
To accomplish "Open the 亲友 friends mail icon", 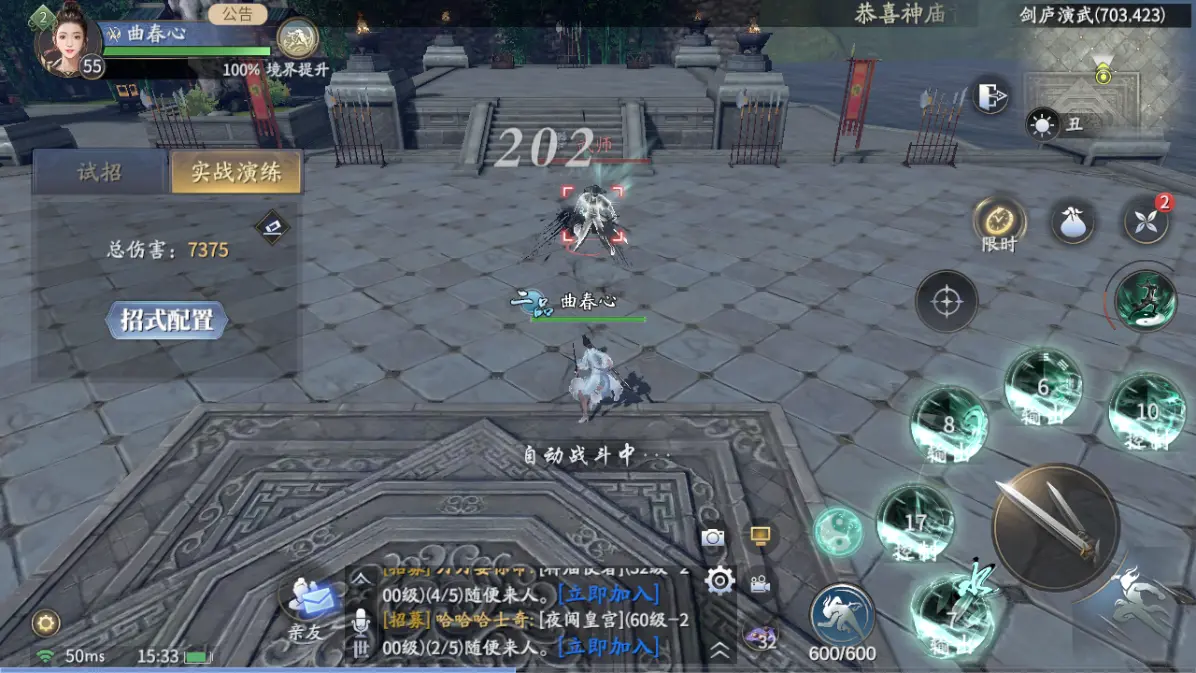I will click(308, 603).
